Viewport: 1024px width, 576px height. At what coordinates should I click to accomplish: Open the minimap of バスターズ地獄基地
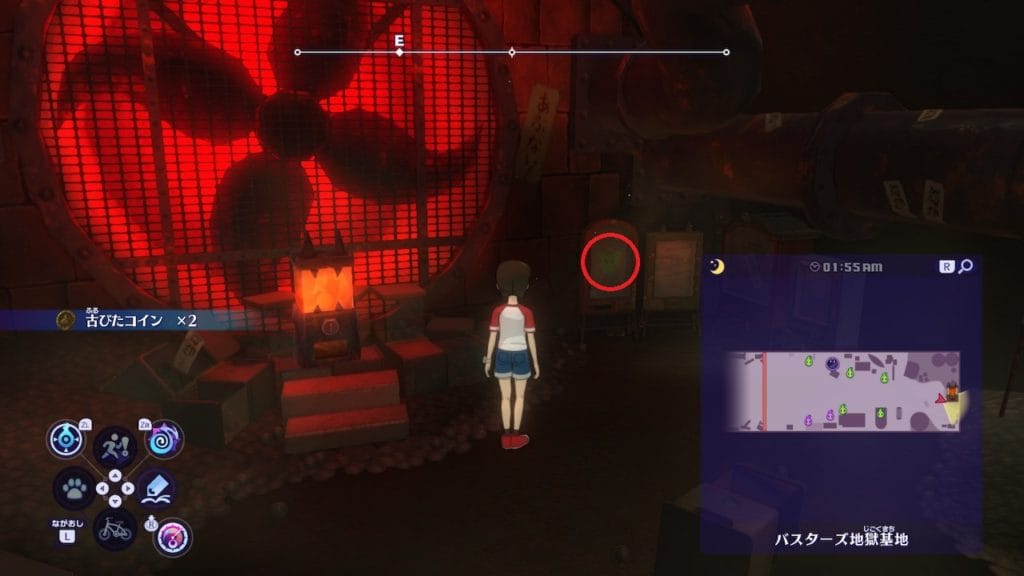[842, 391]
